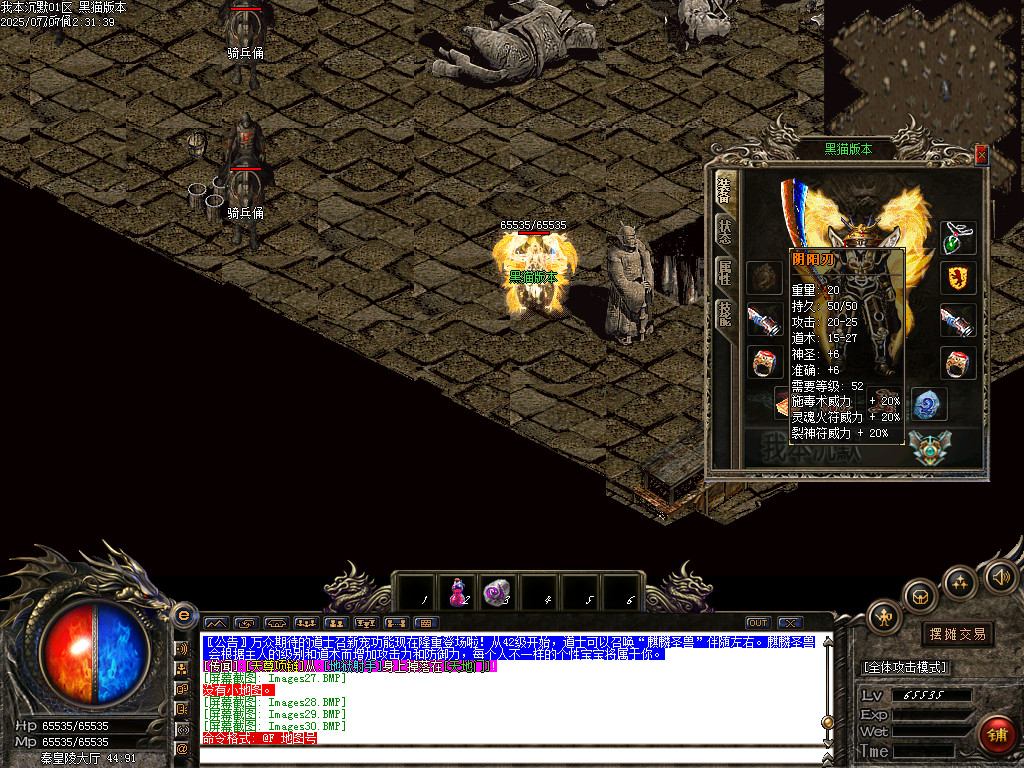The width and height of the screenshot is (1024, 768).
Task: Use the red potion in hotbar slot 2
Action: (x=459, y=592)
